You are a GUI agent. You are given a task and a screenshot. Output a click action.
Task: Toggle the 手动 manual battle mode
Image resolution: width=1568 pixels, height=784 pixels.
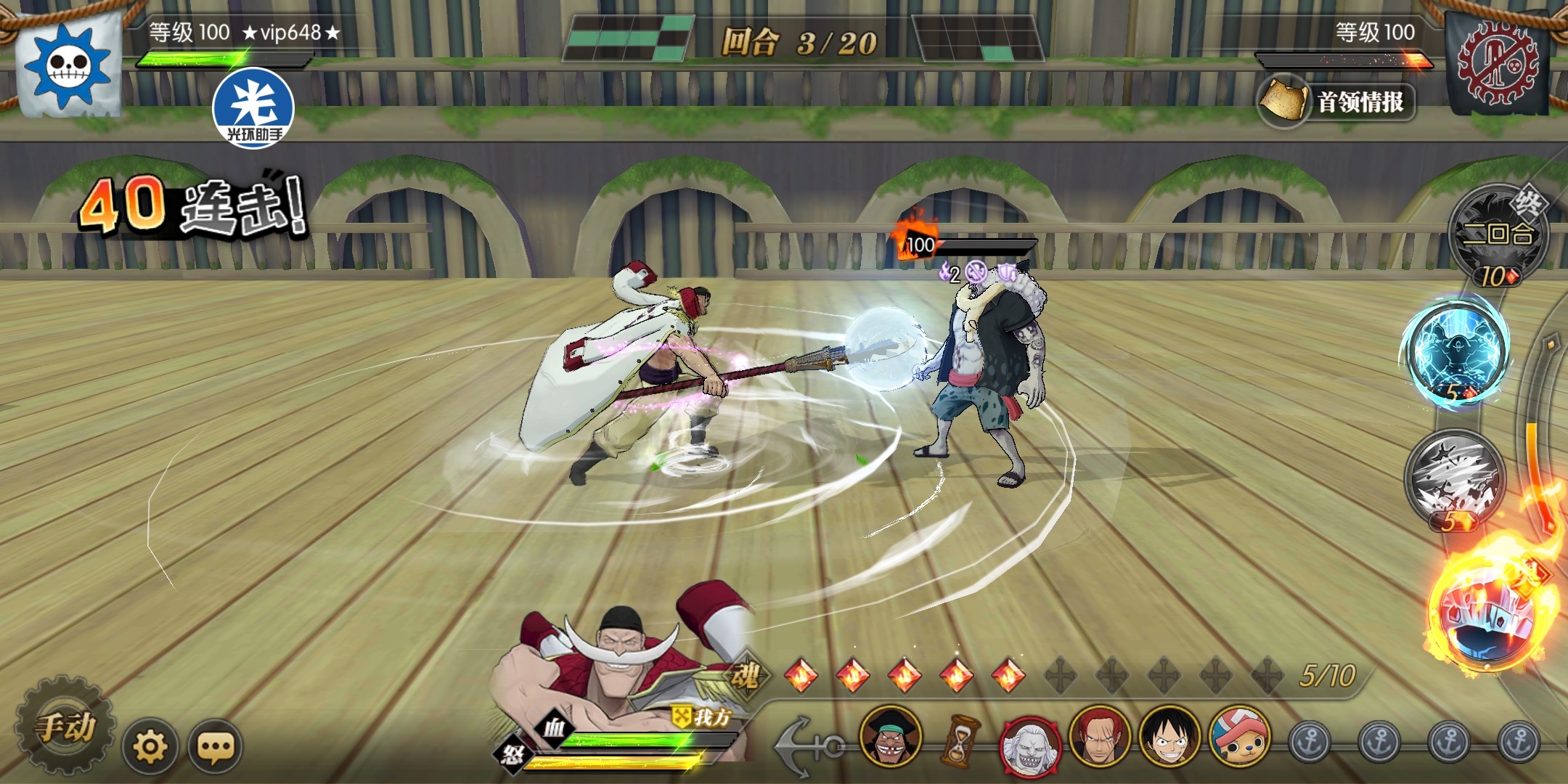tap(65, 727)
